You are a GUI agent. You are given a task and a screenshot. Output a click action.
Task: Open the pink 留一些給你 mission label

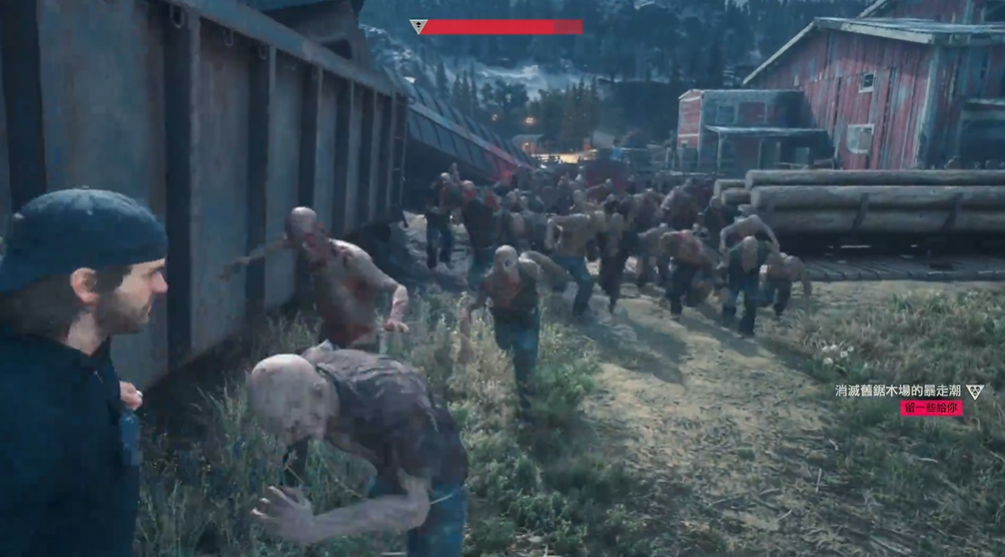click(930, 408)
